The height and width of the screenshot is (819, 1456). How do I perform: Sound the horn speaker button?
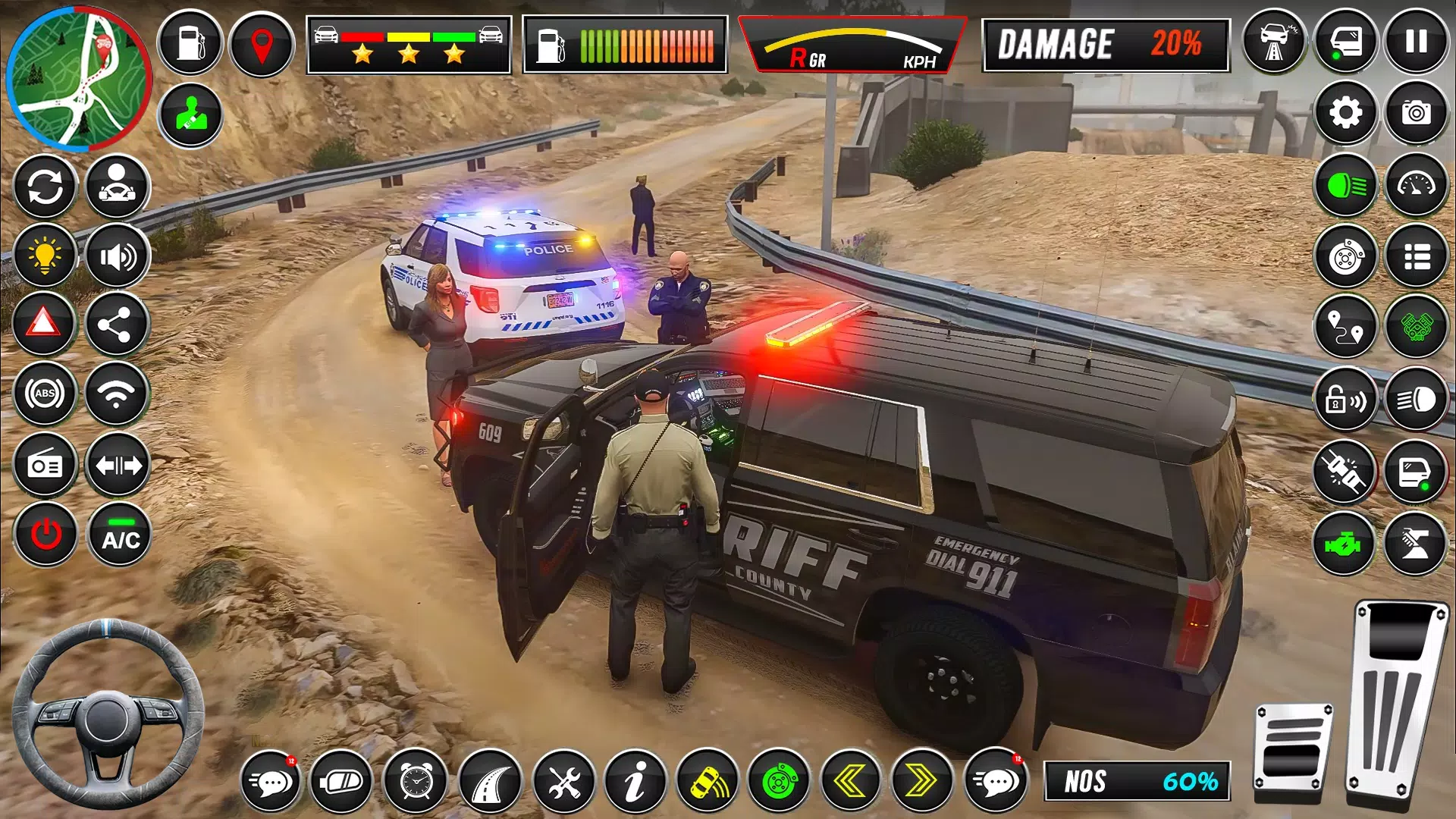(x=117, y=257)
